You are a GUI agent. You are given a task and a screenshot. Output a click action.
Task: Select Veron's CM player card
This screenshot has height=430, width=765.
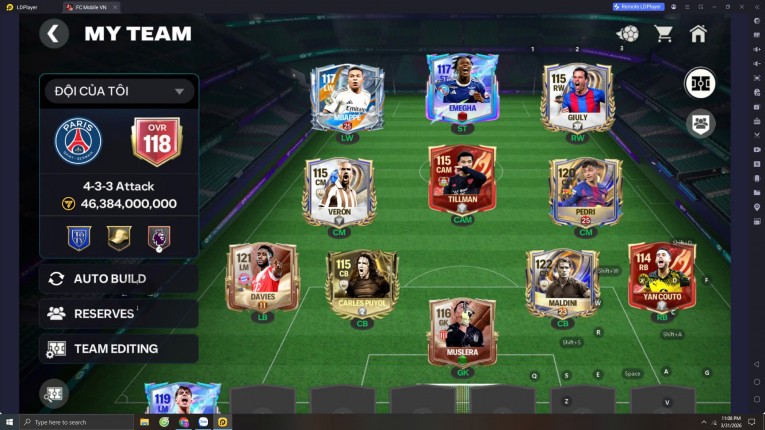tap(340, 190)
